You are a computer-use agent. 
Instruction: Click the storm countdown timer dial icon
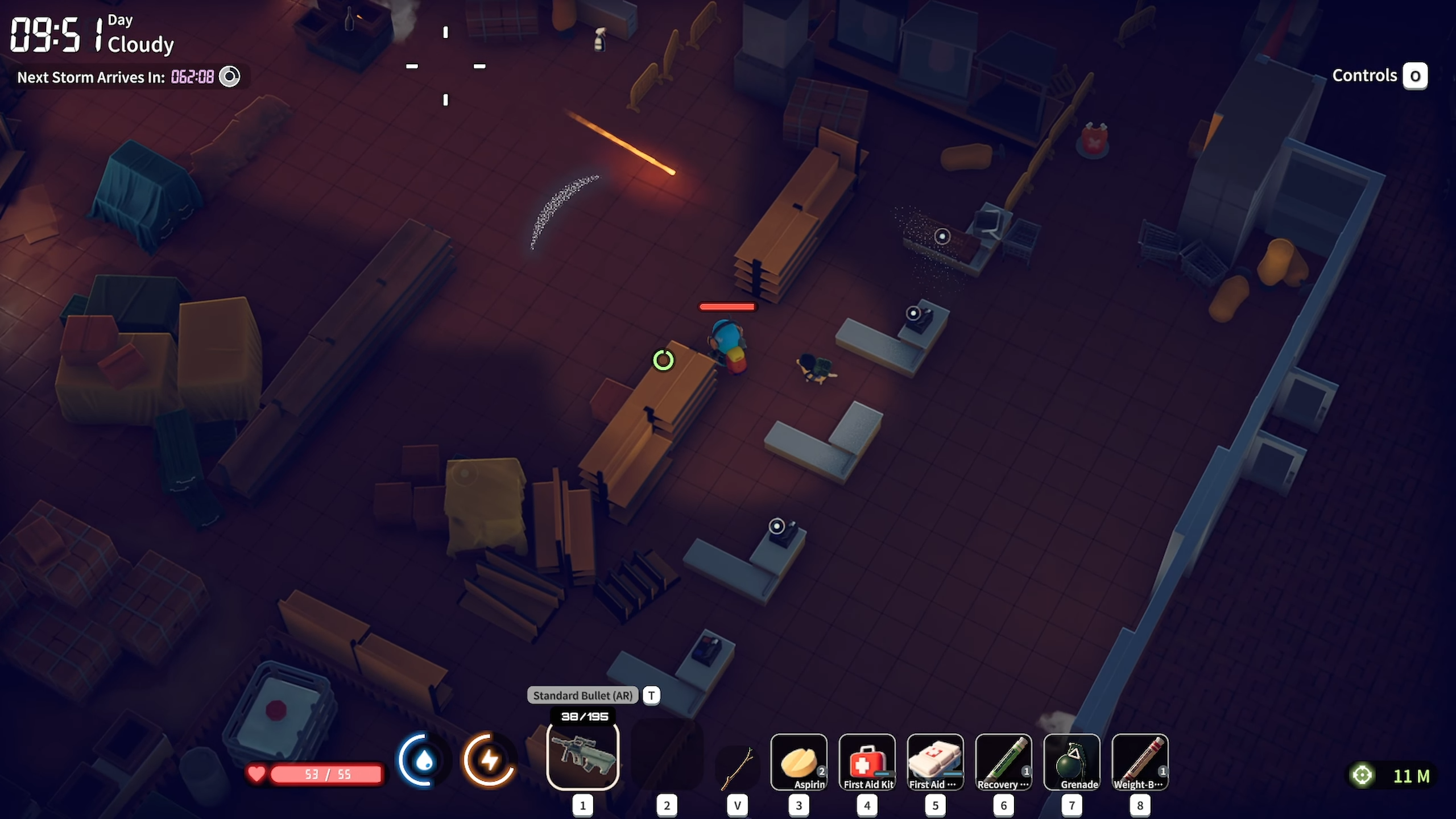point(230,76)
